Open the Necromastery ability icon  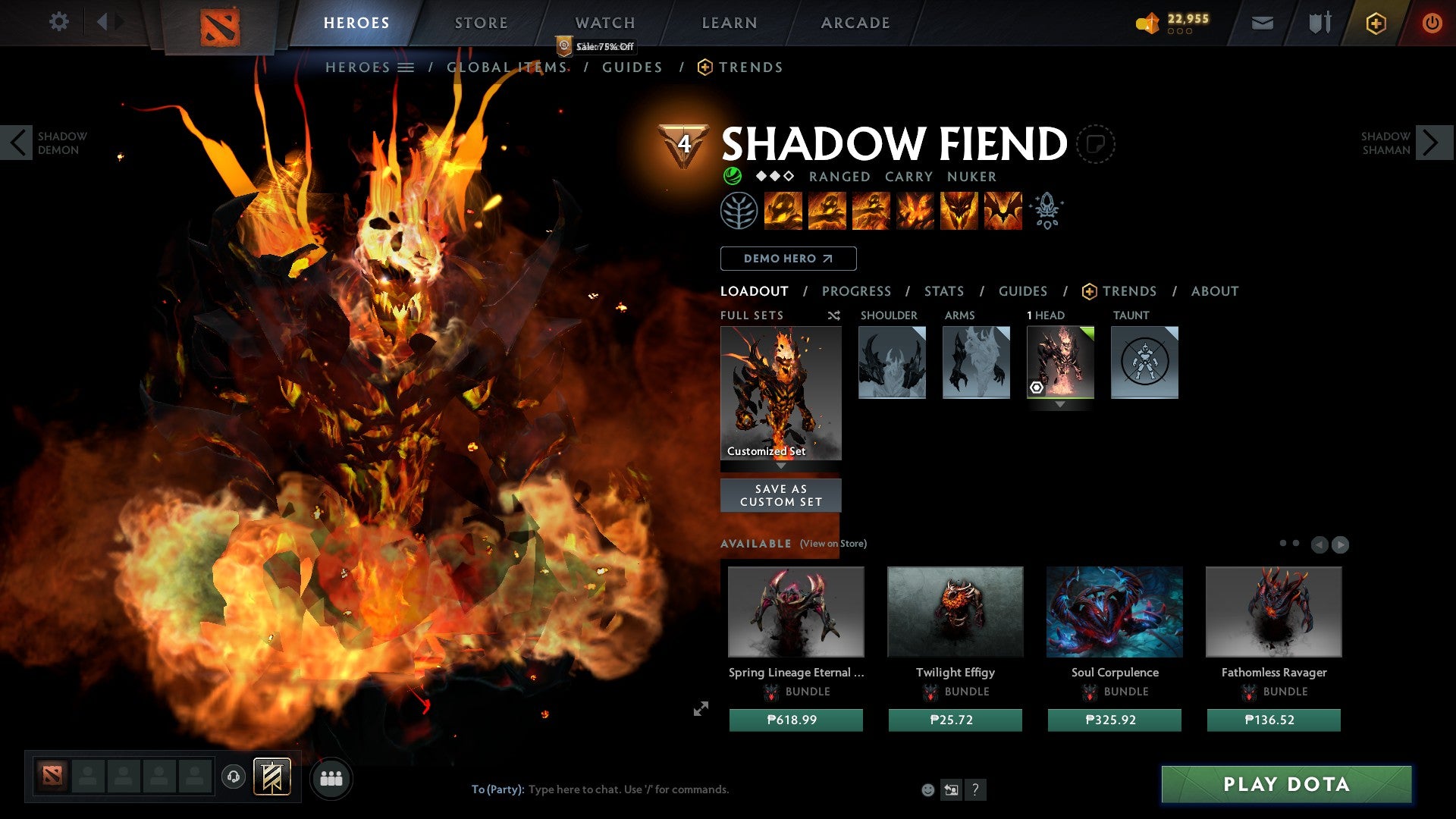pos(914,211)
